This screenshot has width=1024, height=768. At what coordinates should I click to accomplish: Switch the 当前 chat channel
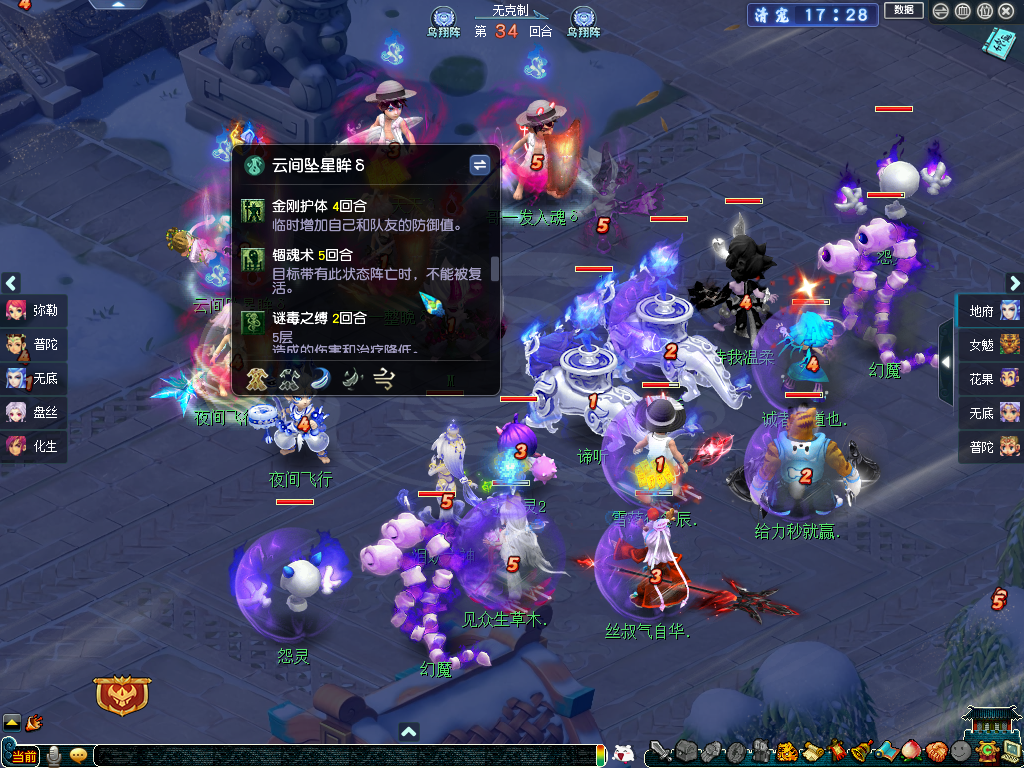(x=24, y=755)
